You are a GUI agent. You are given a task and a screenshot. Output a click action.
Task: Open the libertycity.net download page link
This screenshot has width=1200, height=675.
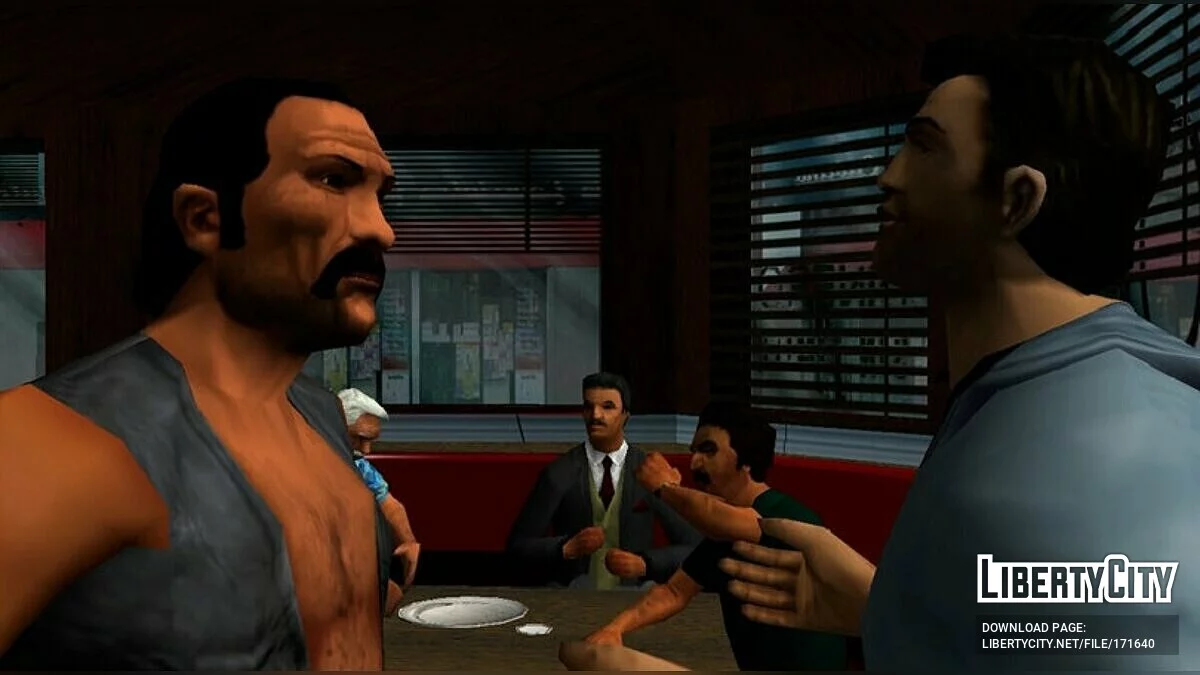coord(1067,644)
